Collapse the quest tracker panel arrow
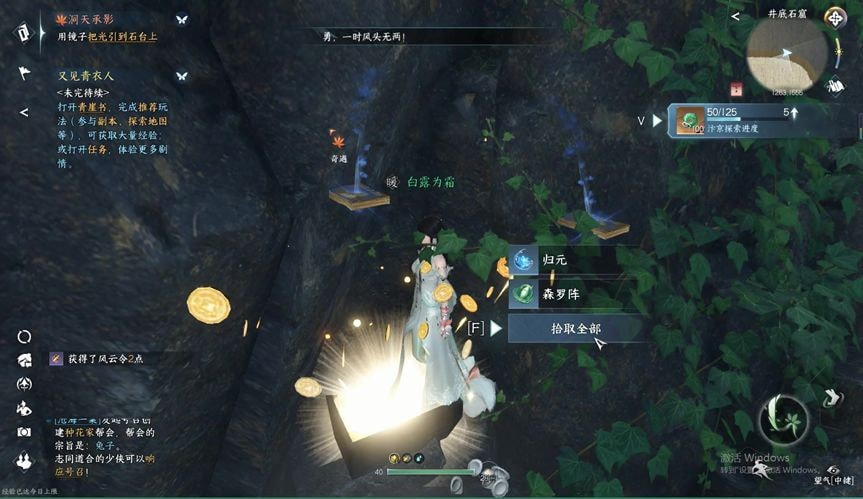This screenshot has width=863, height=499. (x=23, y=112)
